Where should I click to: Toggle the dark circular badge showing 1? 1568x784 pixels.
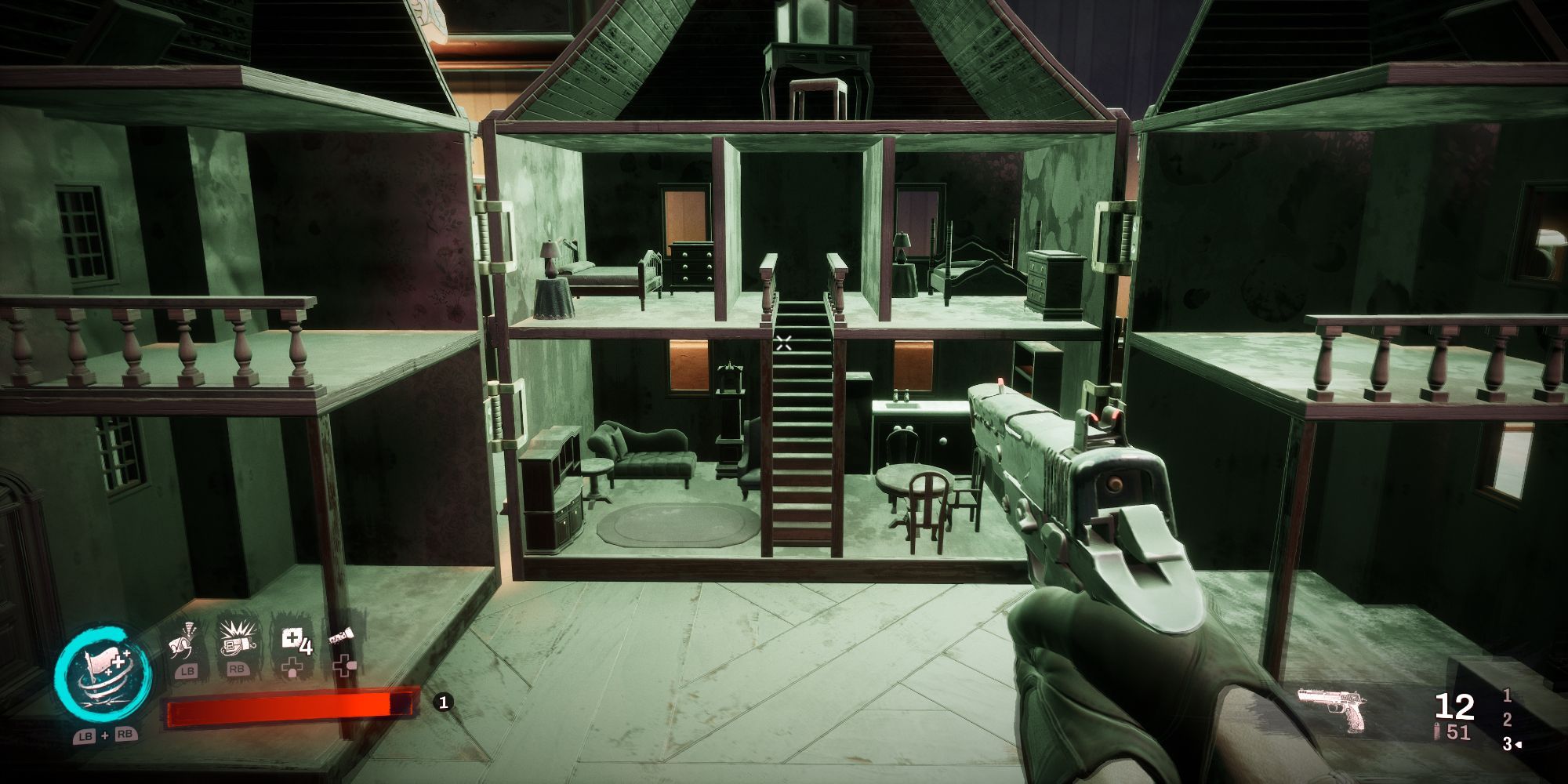[x=443, y=704]
